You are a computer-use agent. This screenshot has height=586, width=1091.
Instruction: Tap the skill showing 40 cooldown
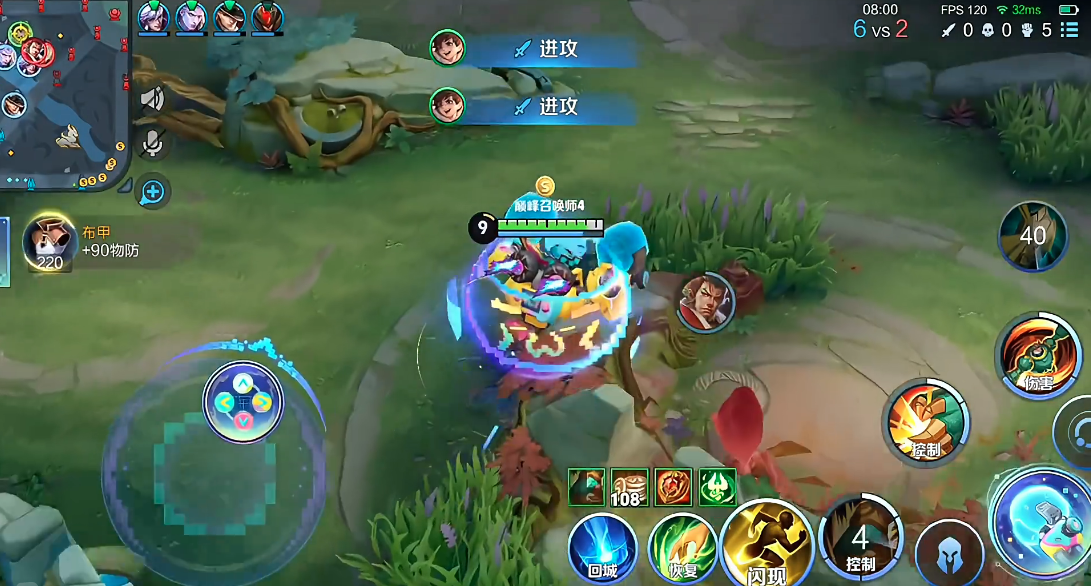coord(1032,236)
